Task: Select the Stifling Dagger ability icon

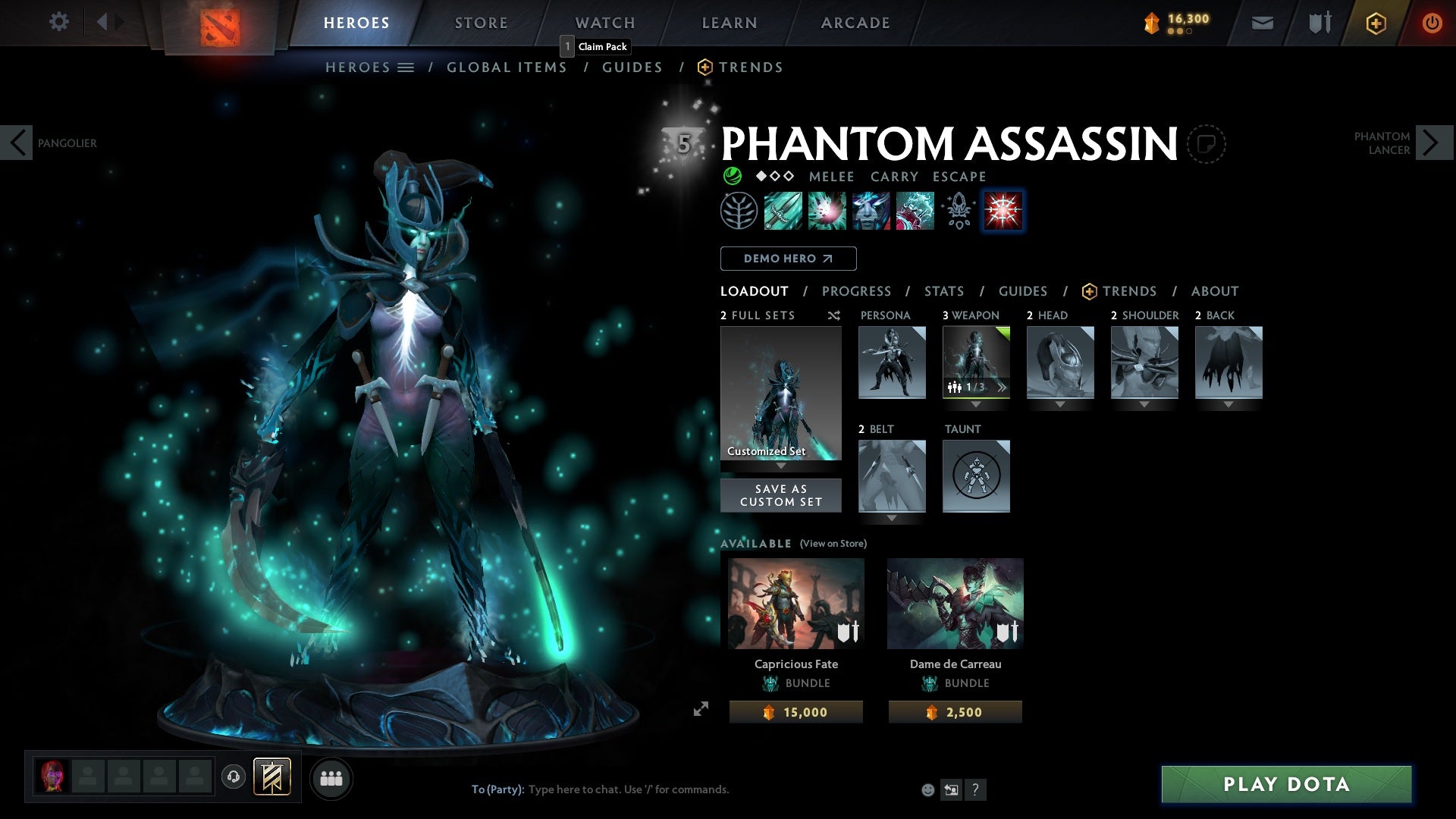Action: [781, 212]
